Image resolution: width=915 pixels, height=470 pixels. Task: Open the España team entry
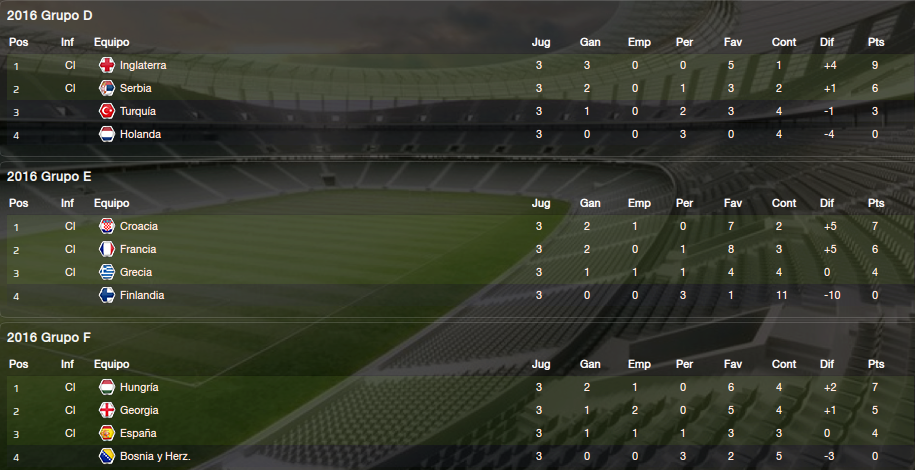(138, 433)
